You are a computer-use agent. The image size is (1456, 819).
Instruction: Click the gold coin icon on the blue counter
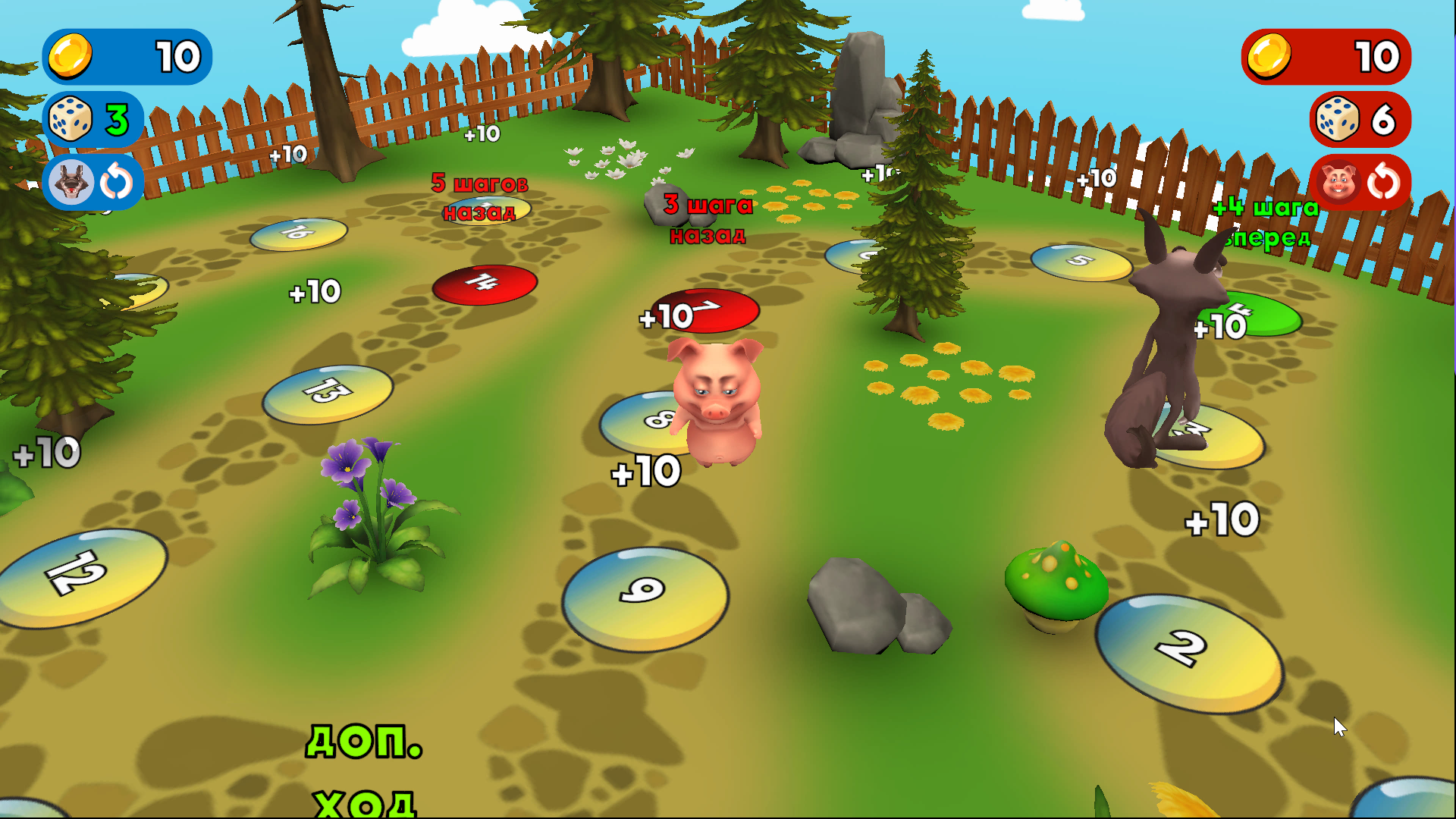point(71,57)
